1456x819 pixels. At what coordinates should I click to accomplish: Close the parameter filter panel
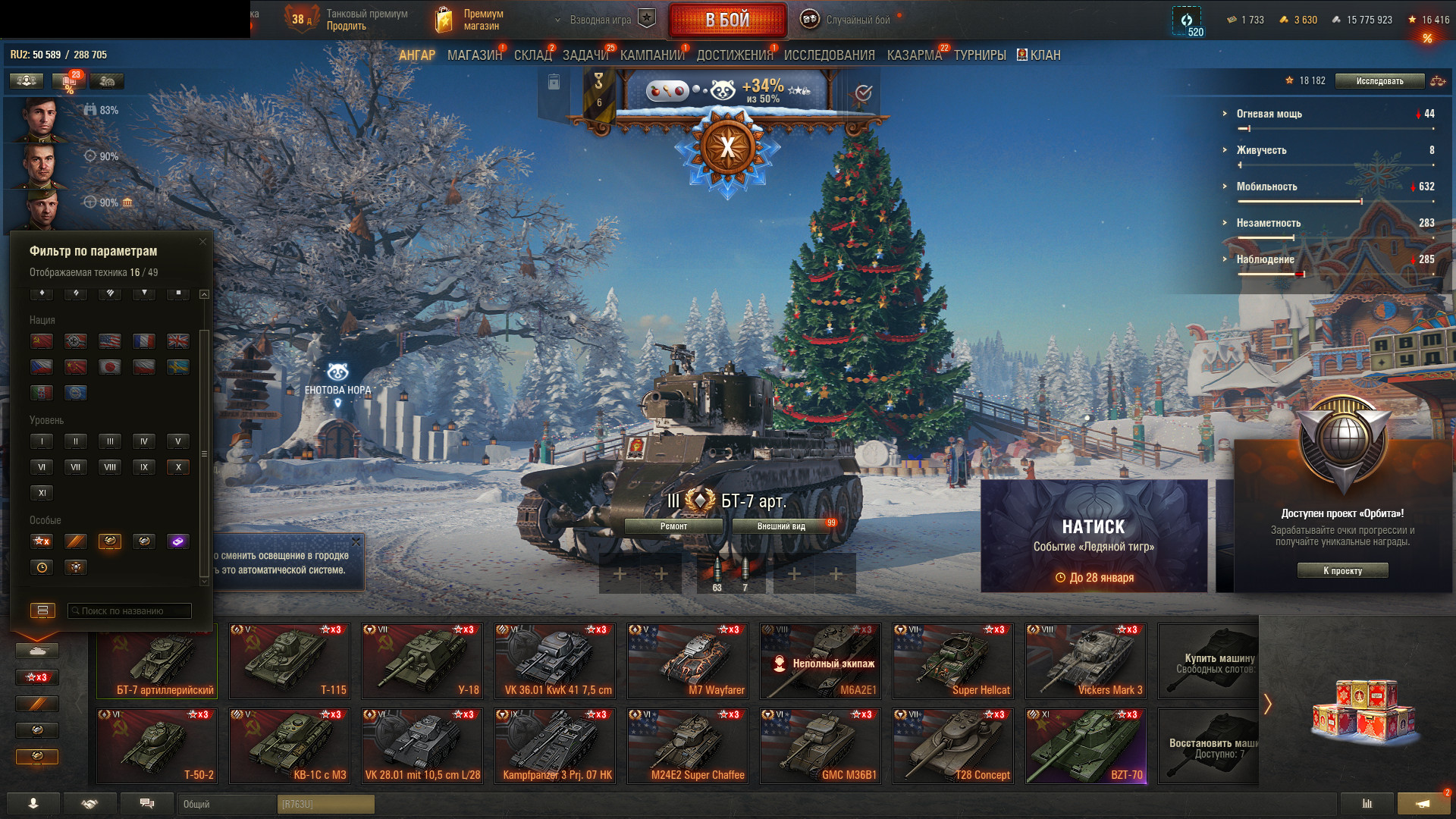(202, 242)
